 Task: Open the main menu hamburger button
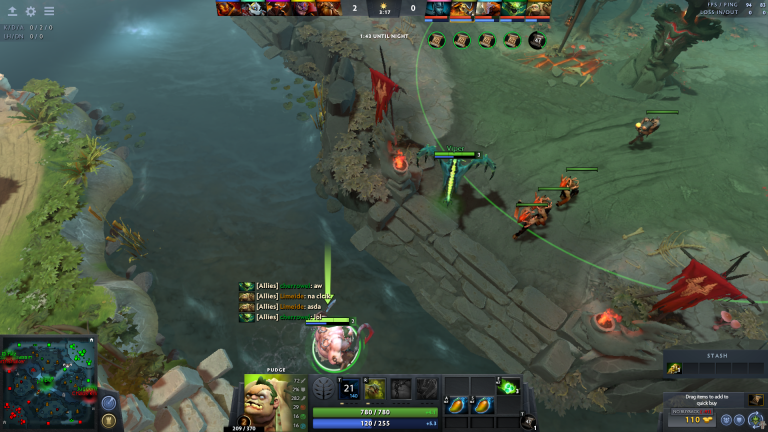coord(49,11)
